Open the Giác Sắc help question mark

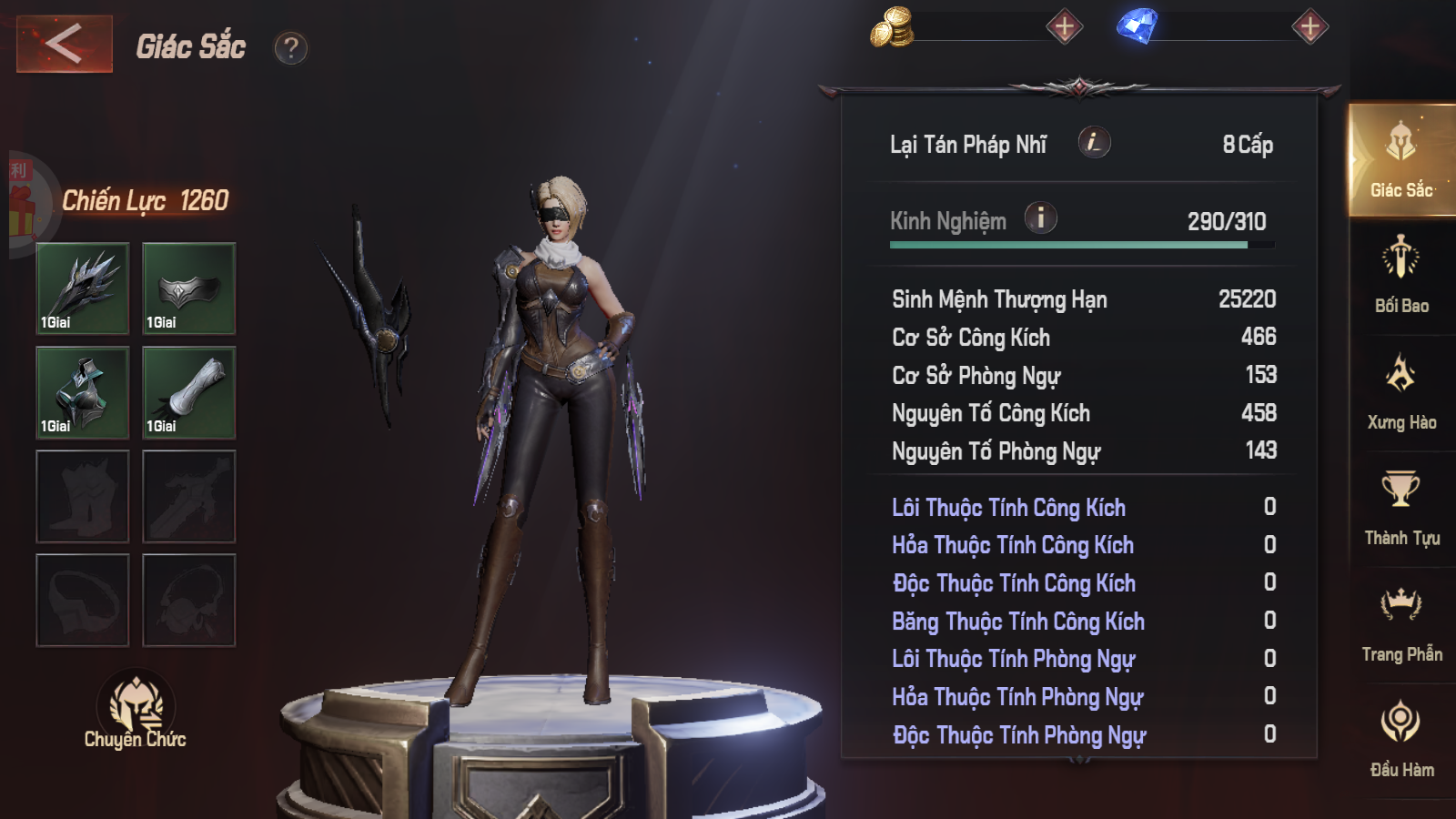point(289,49)
